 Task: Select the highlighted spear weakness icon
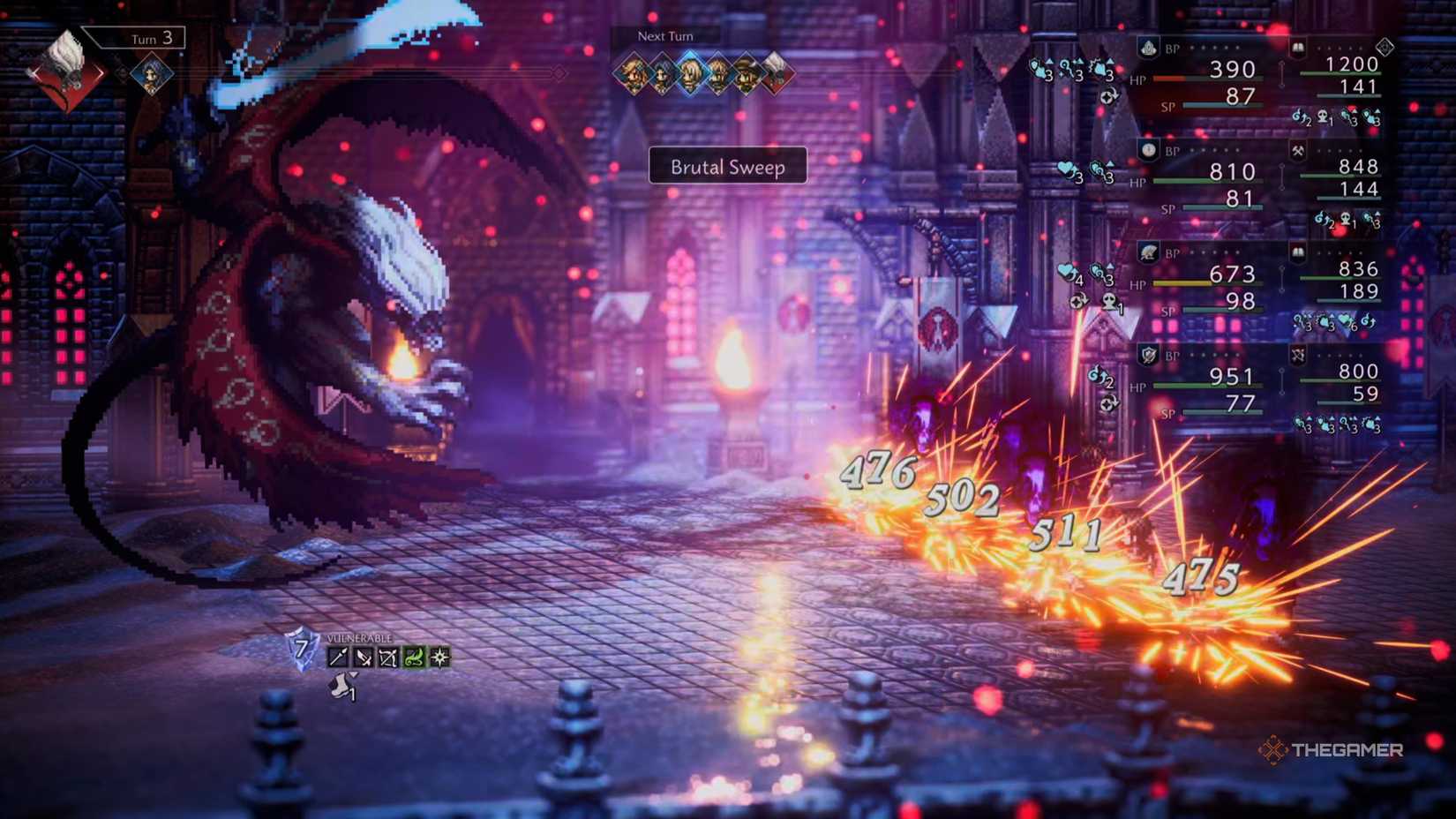click(338, 657)
